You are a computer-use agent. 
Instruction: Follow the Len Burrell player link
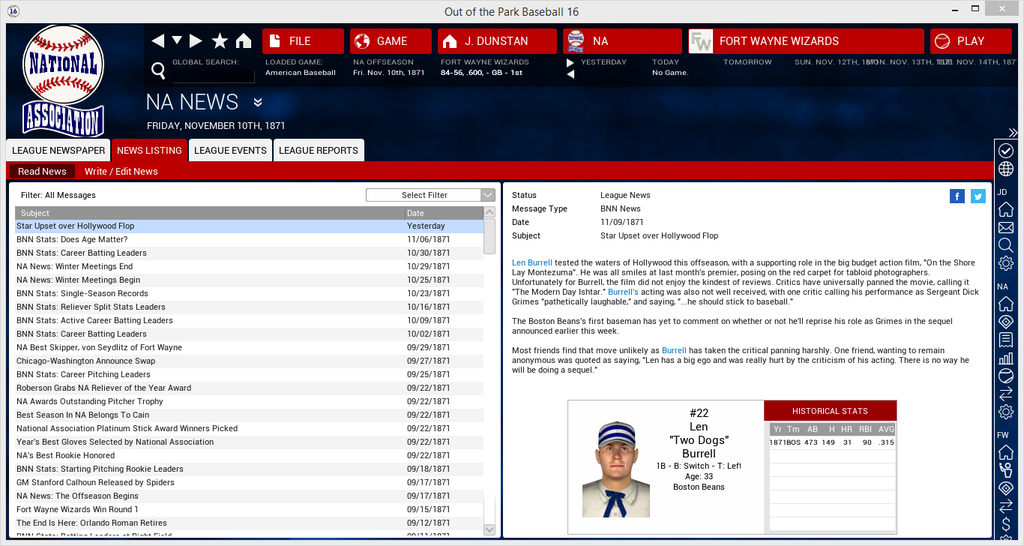pos(532,263)
